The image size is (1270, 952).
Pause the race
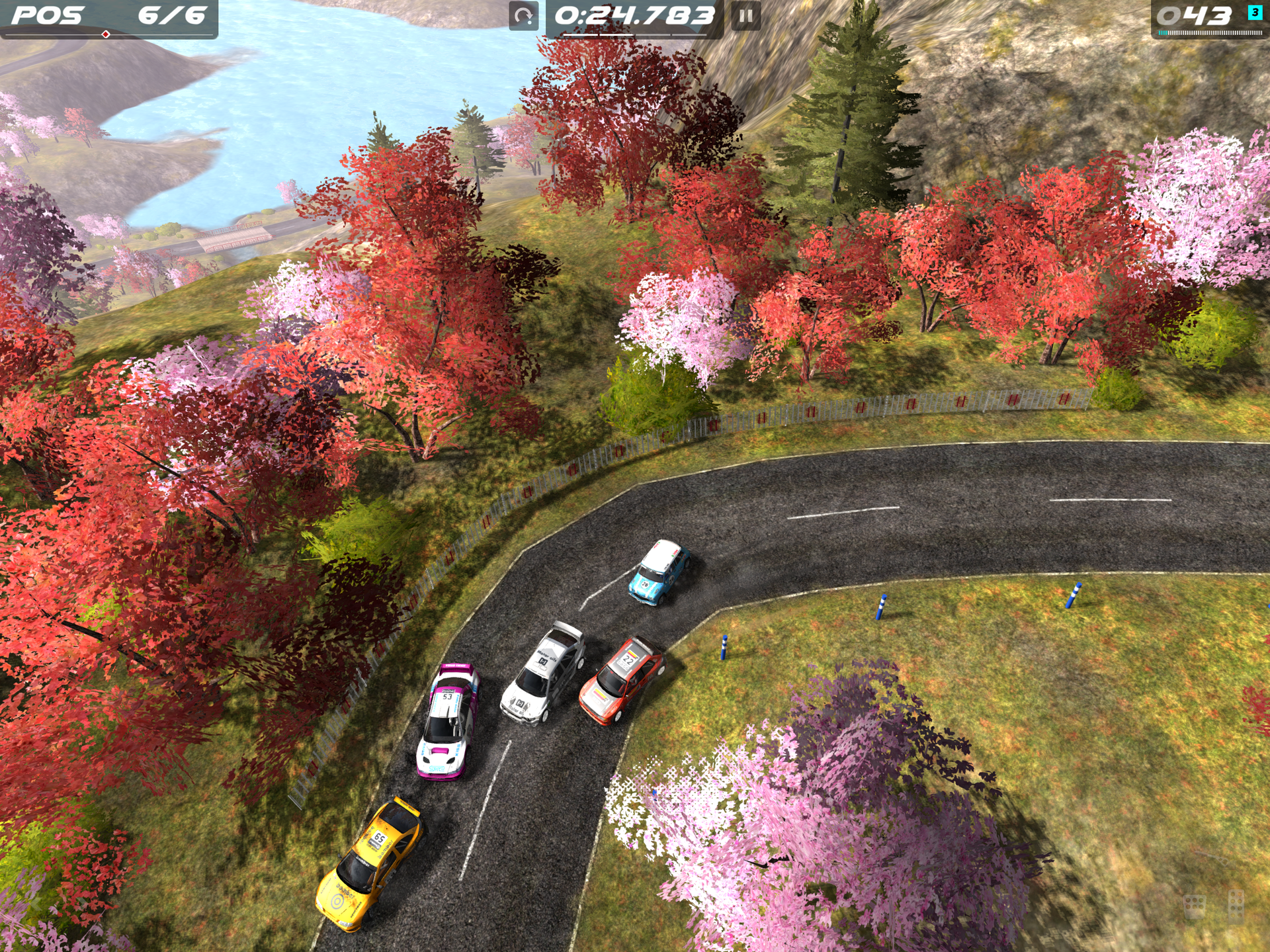coord(745,16)
